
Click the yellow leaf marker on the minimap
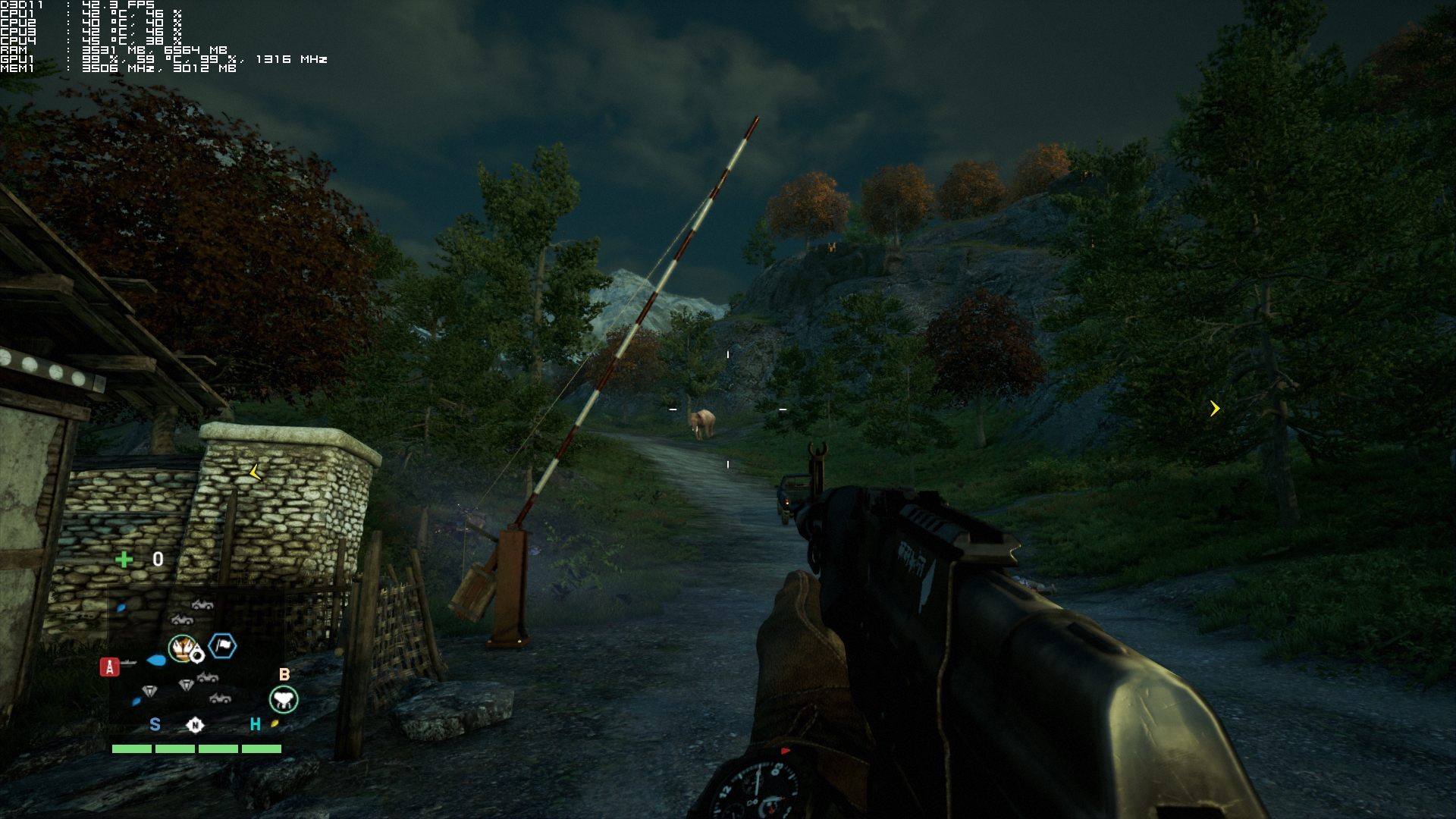(x=275, y=723)
